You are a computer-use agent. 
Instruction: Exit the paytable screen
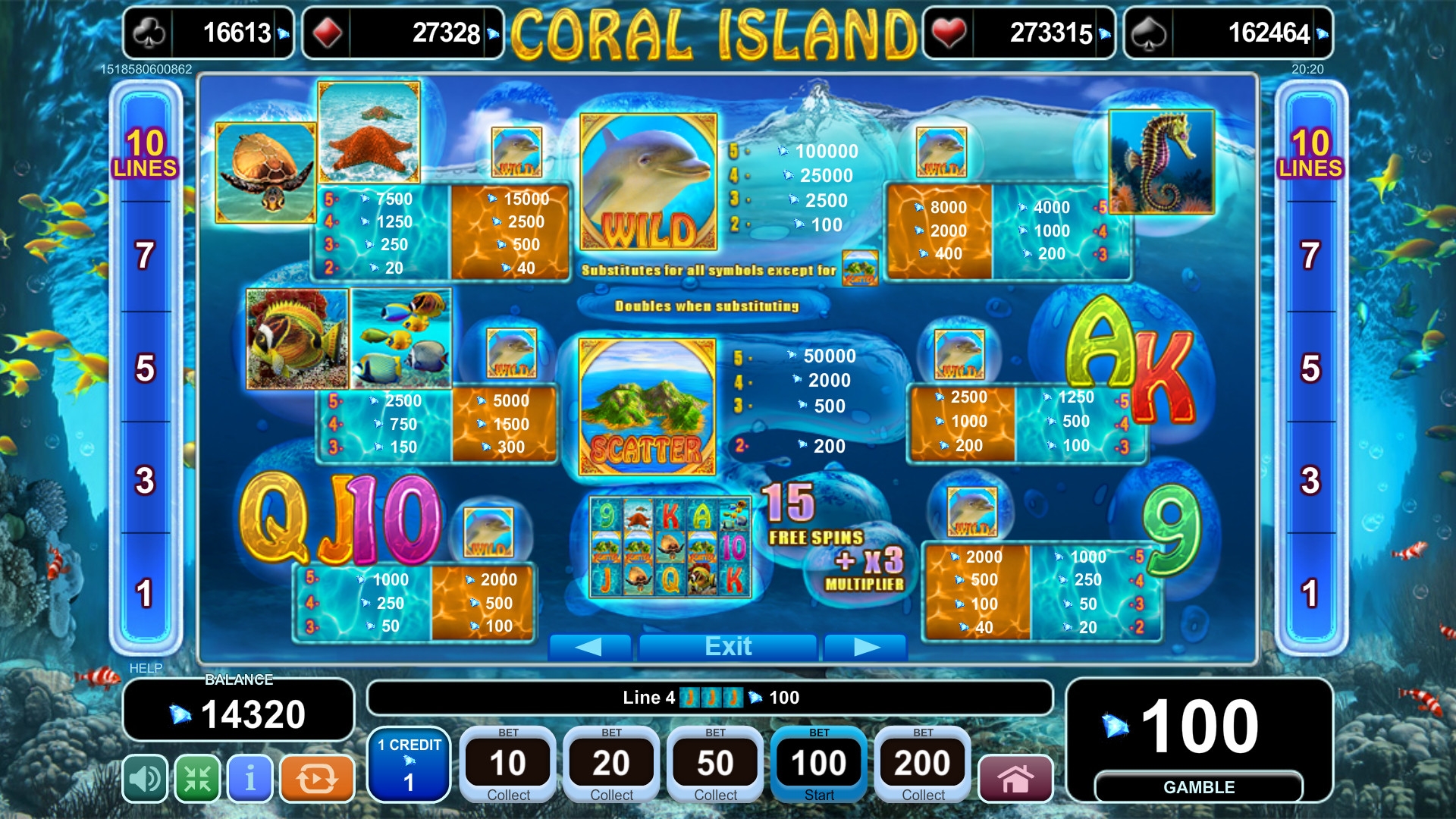click(728, 647)
